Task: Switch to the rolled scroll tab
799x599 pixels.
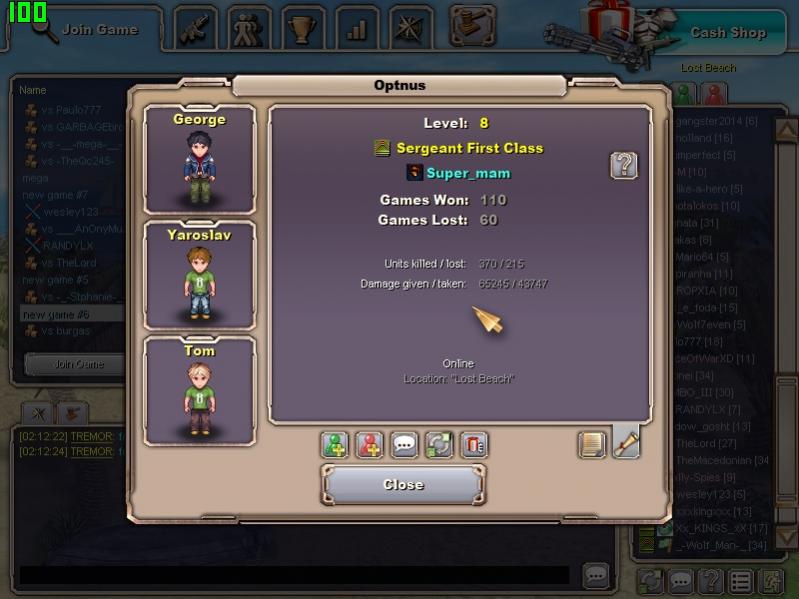Action: [x=626, y=442]
